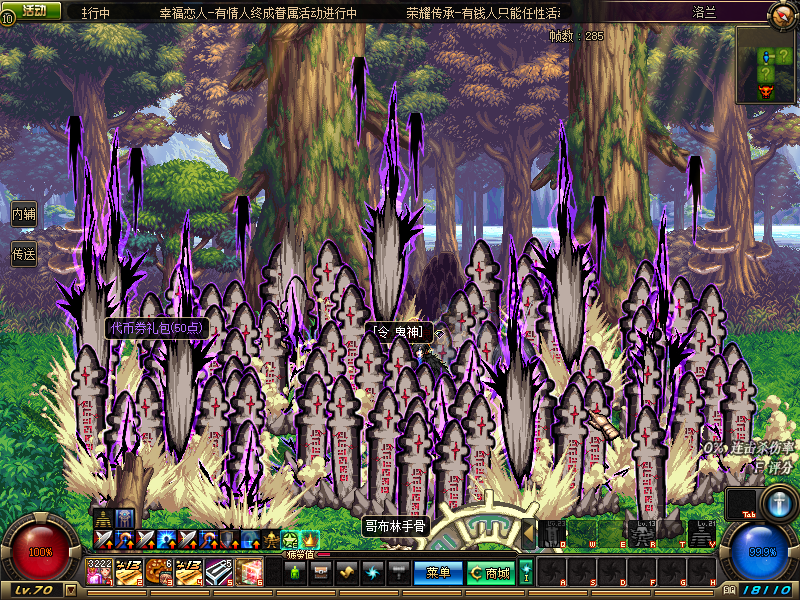Activate the Lv.13 skill on the R slot
The height and width of the screenshot is (600, 800).
tap(641, 535)
